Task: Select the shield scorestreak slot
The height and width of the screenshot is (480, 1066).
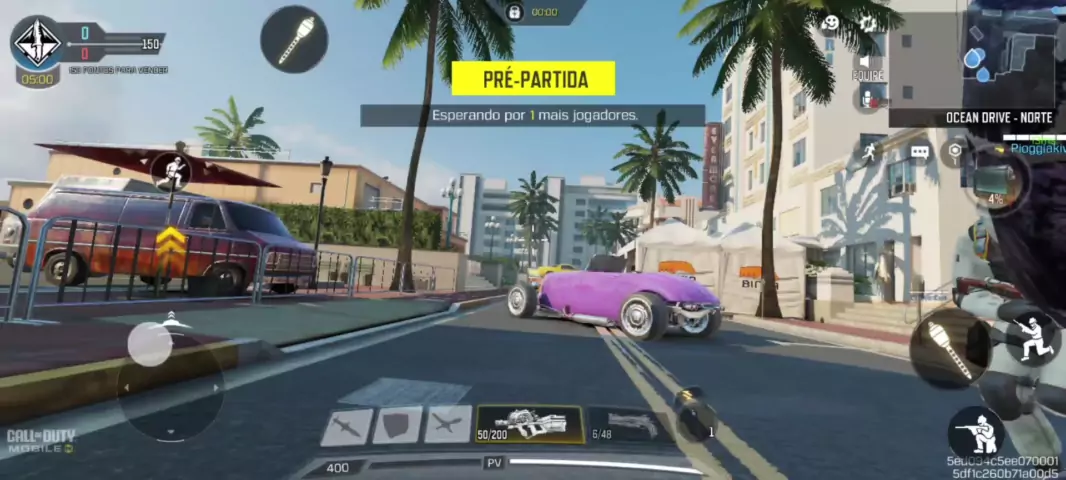Action: point(397,425)
